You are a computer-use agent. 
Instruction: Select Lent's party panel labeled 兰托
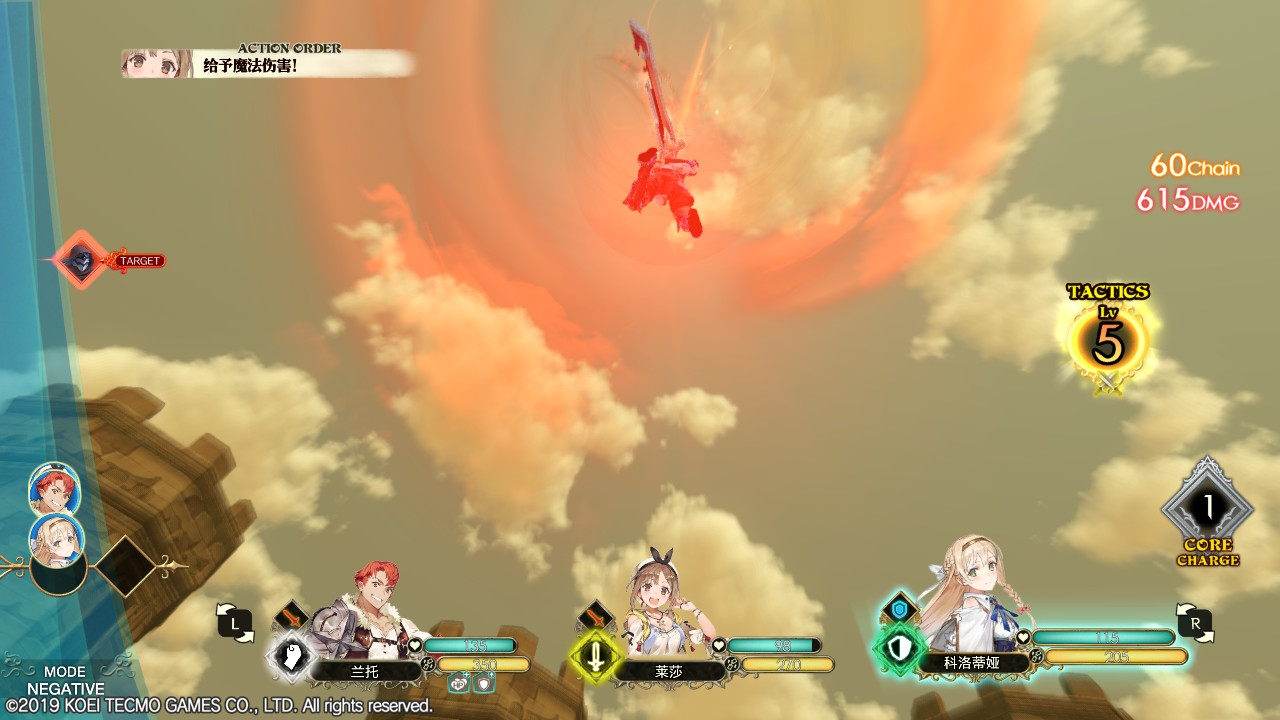[365, 671]
